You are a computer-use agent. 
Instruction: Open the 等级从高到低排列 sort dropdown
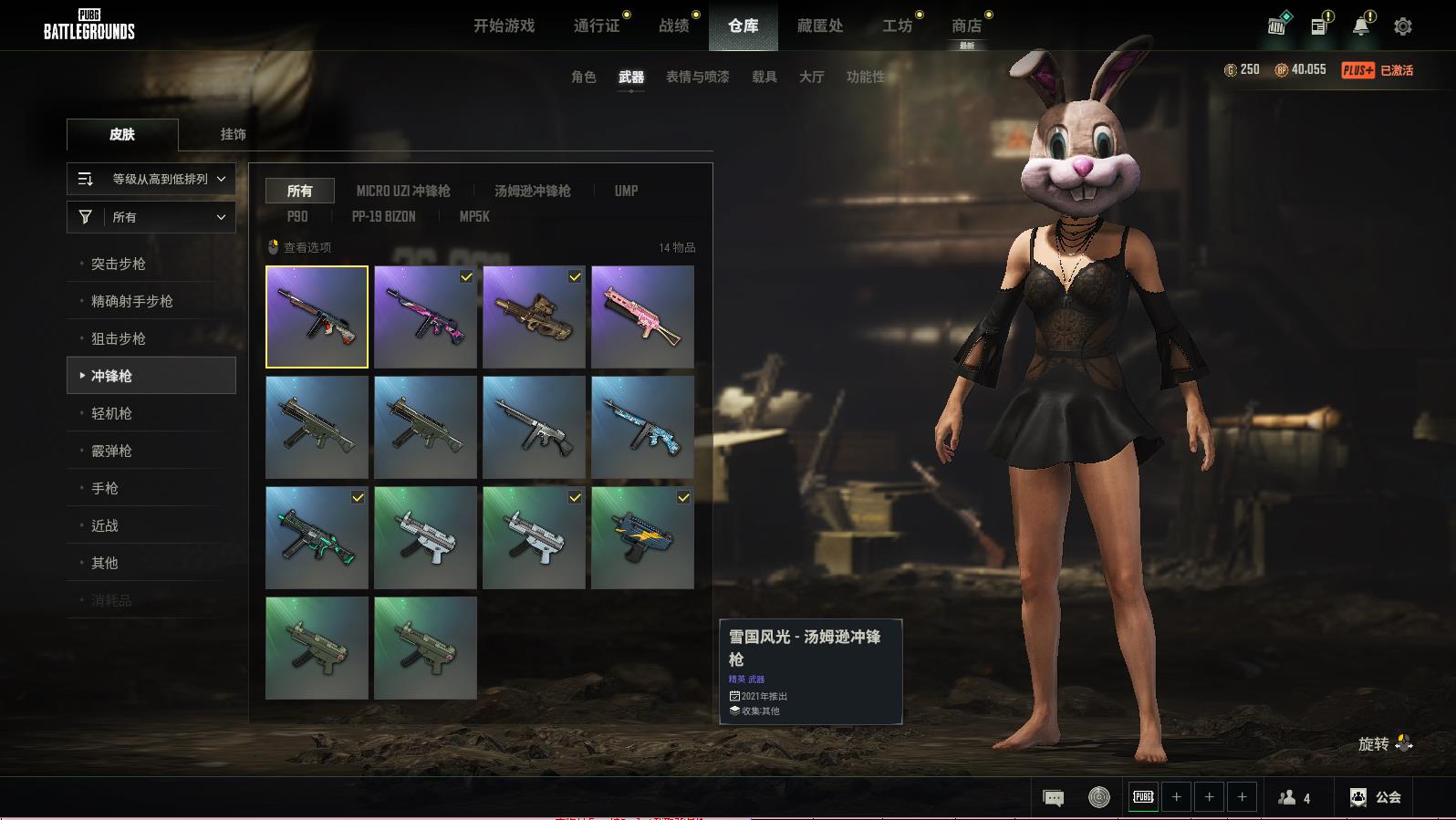point(151,179)
